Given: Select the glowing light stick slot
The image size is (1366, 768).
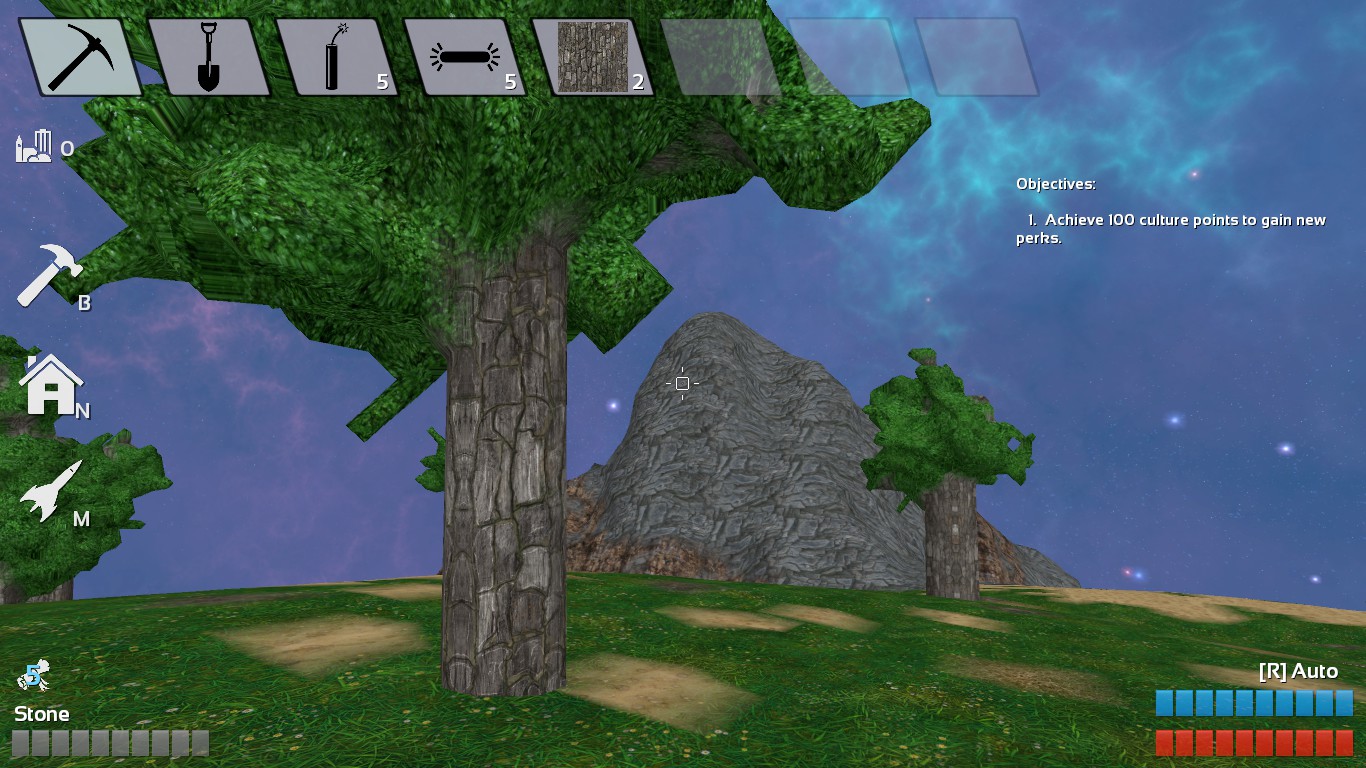Looking at the screenshot, I should (464, 58).
